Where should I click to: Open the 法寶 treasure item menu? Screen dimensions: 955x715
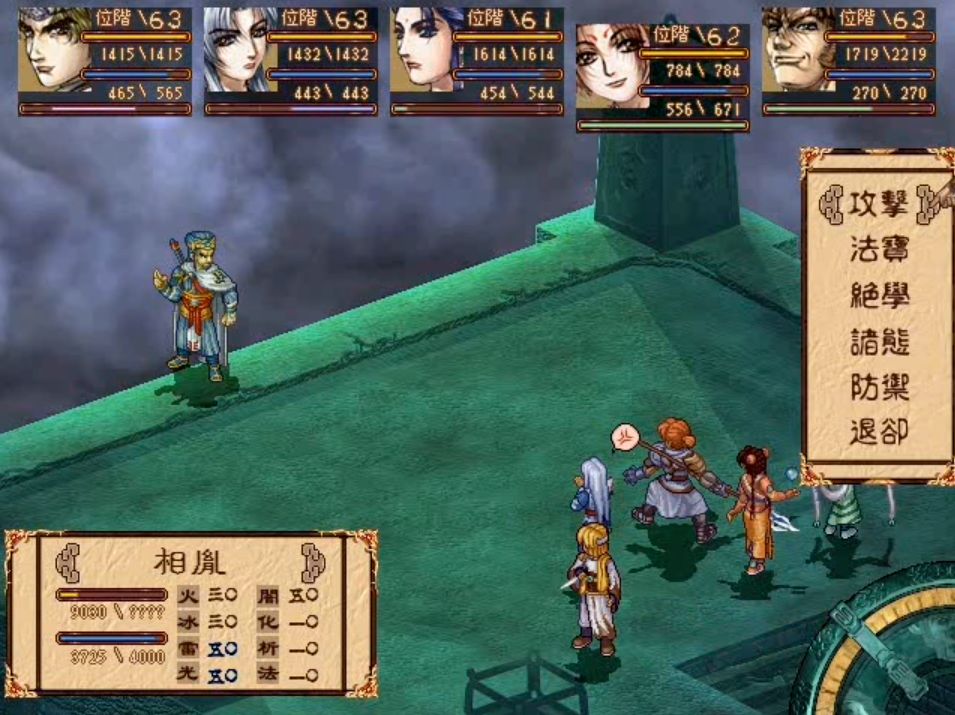pos(878,249)
